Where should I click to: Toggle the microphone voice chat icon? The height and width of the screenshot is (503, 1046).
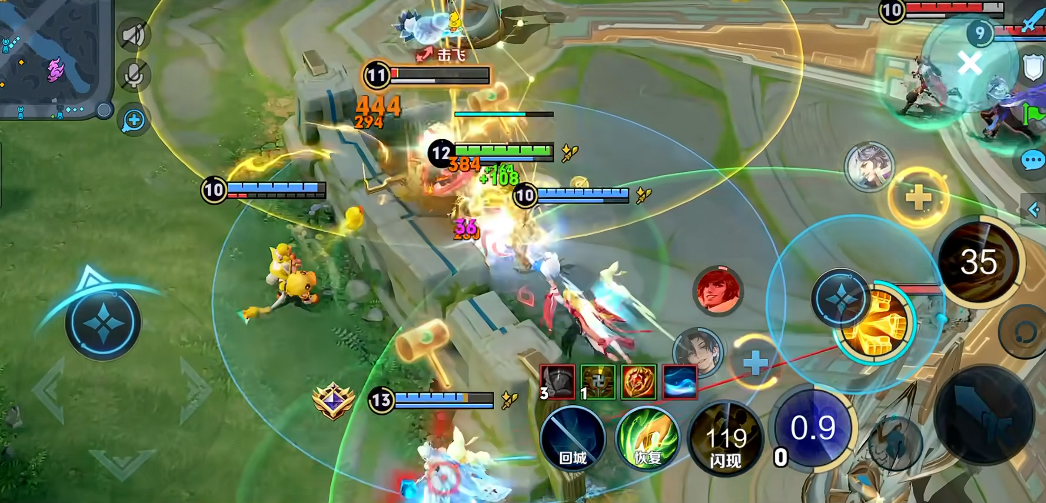tap(133, 76)
